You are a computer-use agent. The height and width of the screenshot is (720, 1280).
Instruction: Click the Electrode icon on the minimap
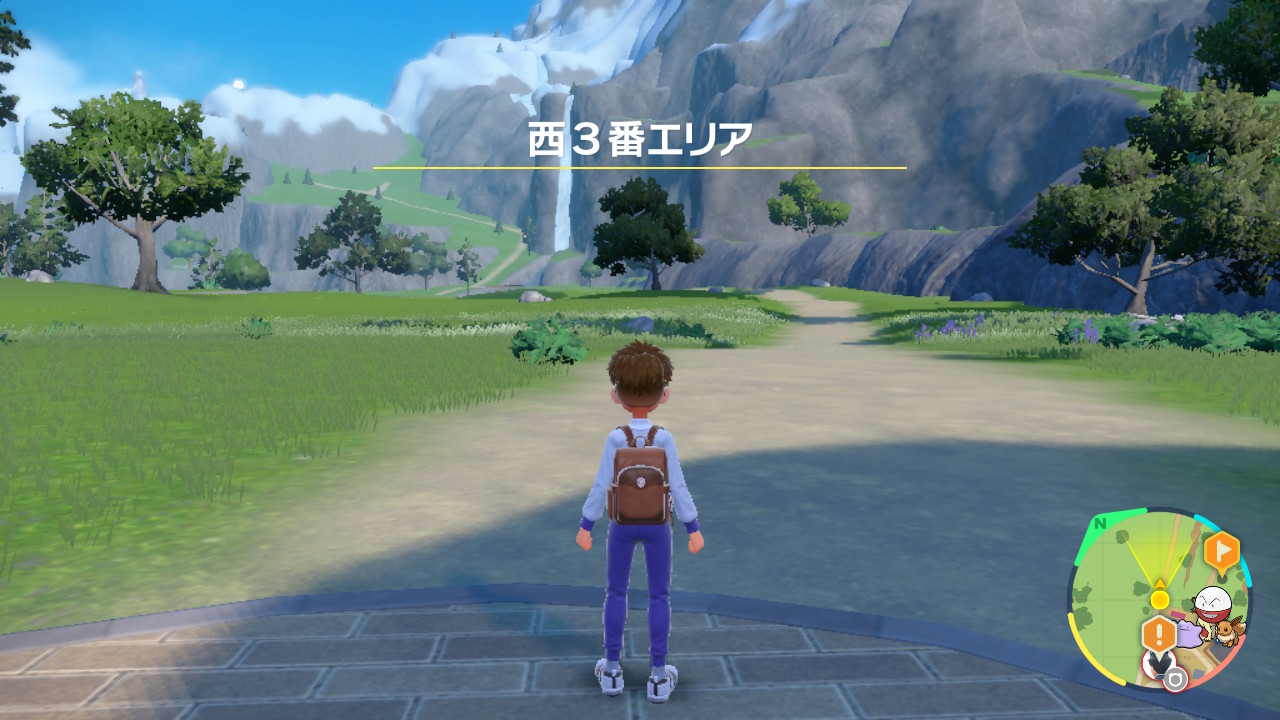(1212, 604)
